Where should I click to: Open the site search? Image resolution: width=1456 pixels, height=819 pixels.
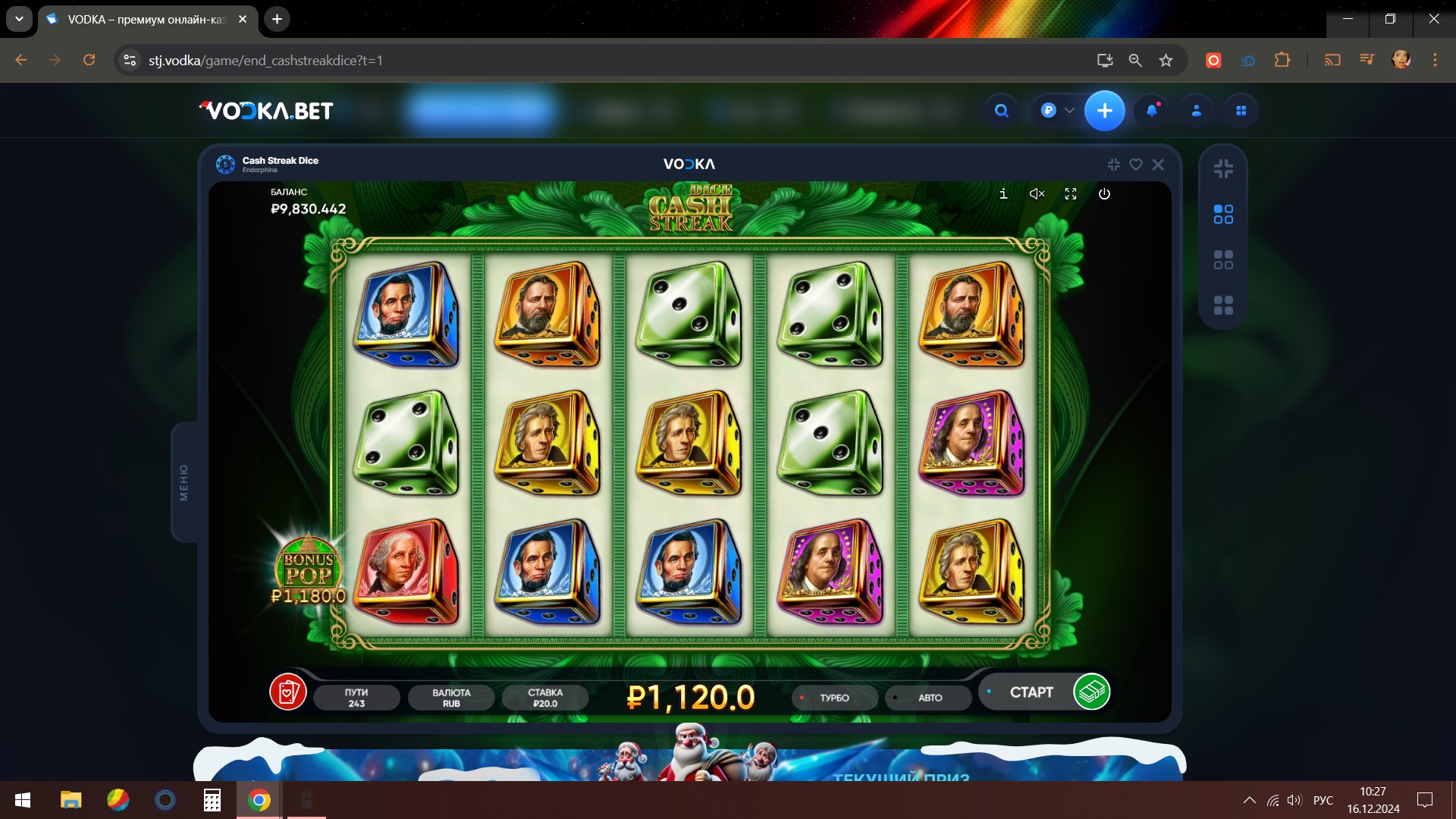click(1002, 111)
